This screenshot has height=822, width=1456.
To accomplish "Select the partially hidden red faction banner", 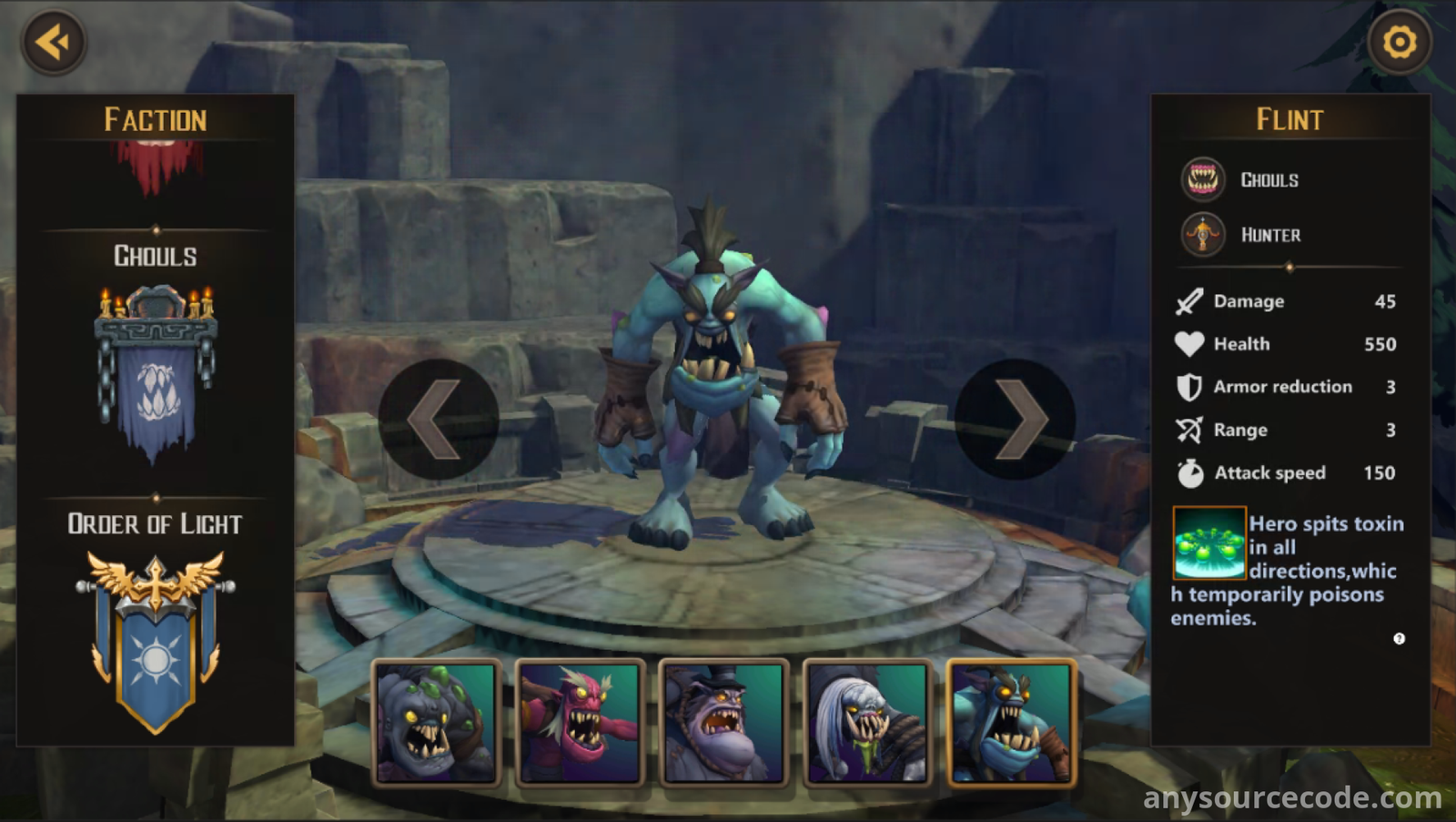I will 157,167.
